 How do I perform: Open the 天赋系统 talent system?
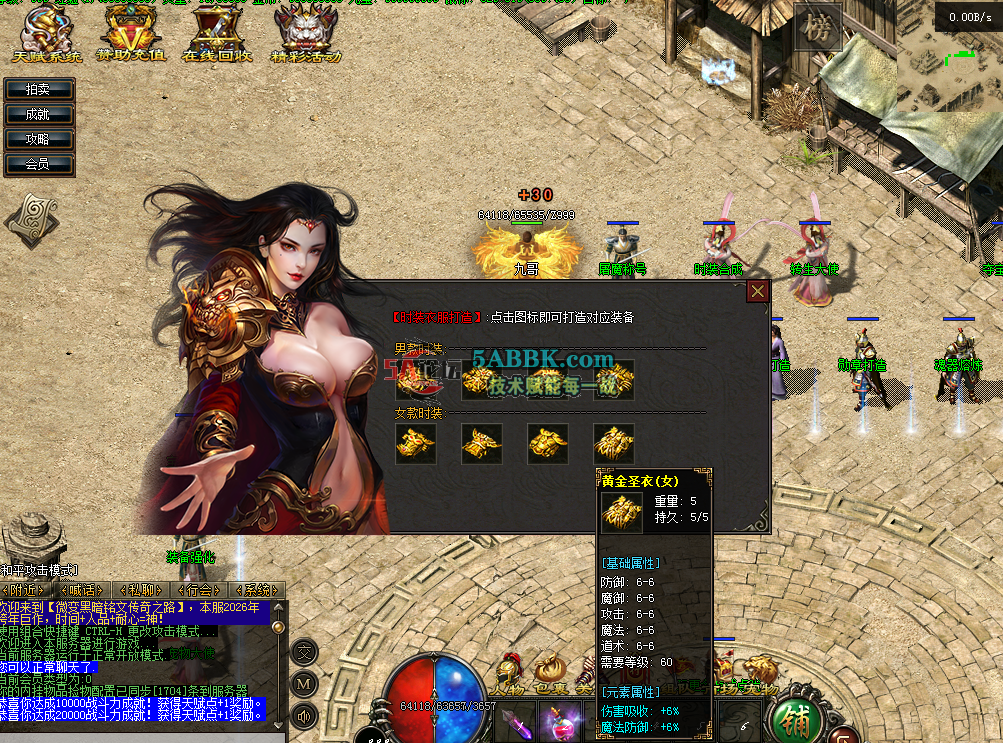[46, 36]
